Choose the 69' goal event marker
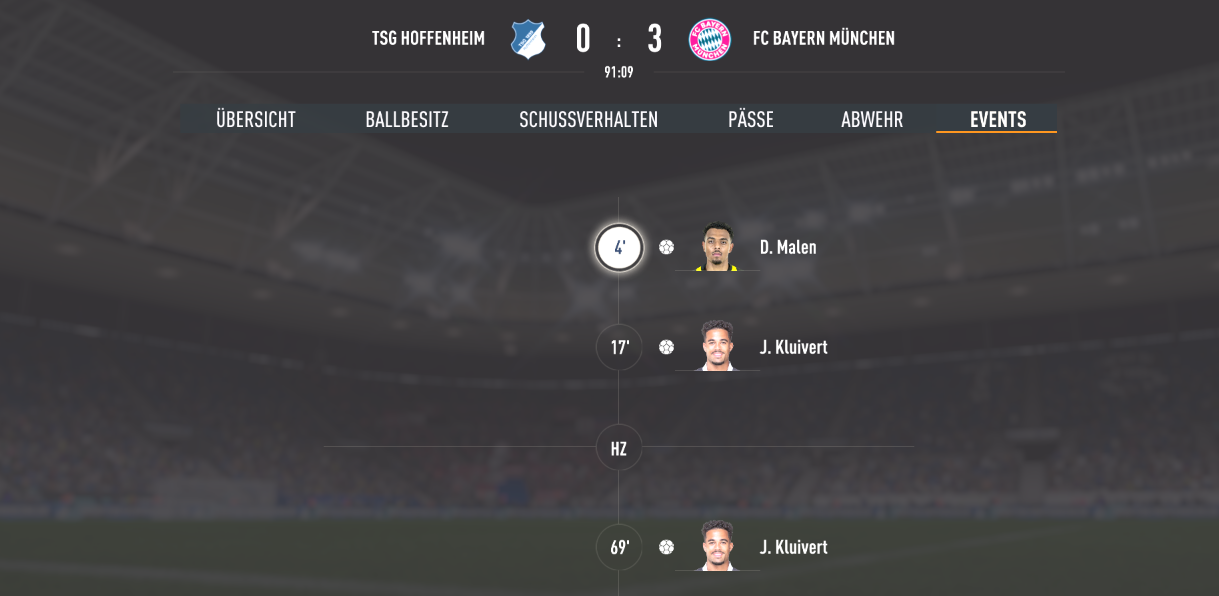1219x596 pixels. 619,548
